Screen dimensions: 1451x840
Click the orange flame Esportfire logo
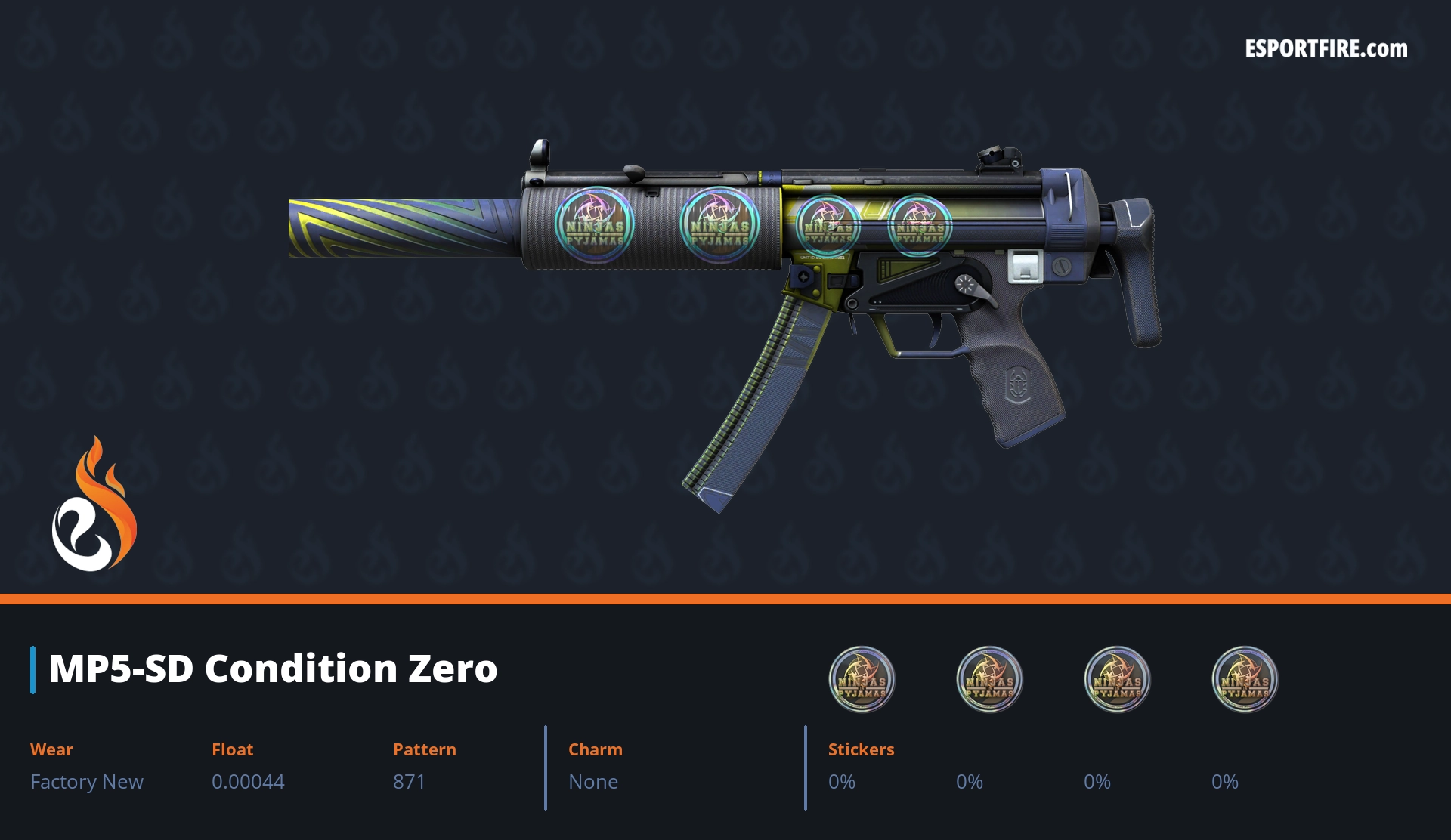coord(94,505)
